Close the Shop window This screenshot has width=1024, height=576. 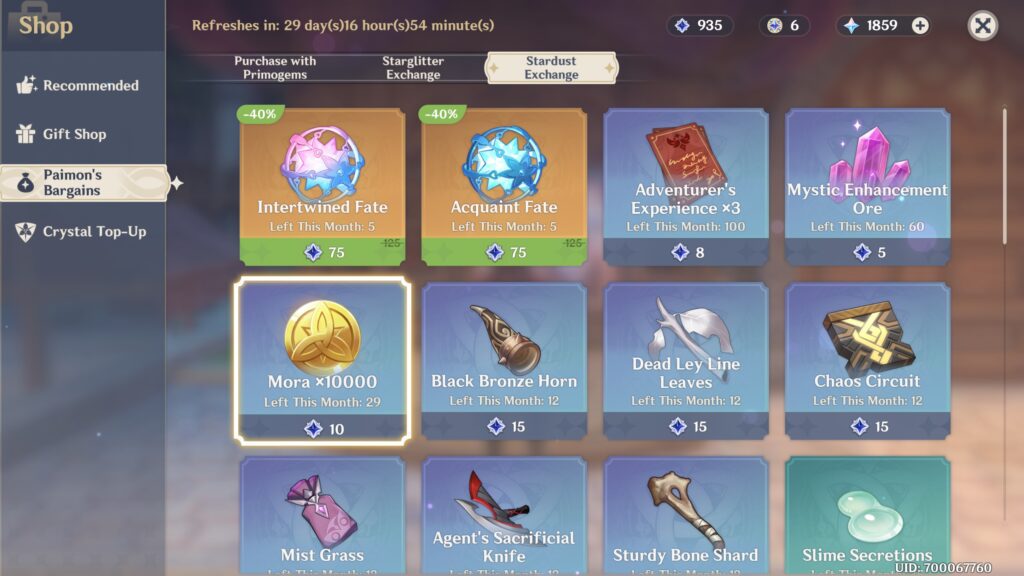click(982, 26)
